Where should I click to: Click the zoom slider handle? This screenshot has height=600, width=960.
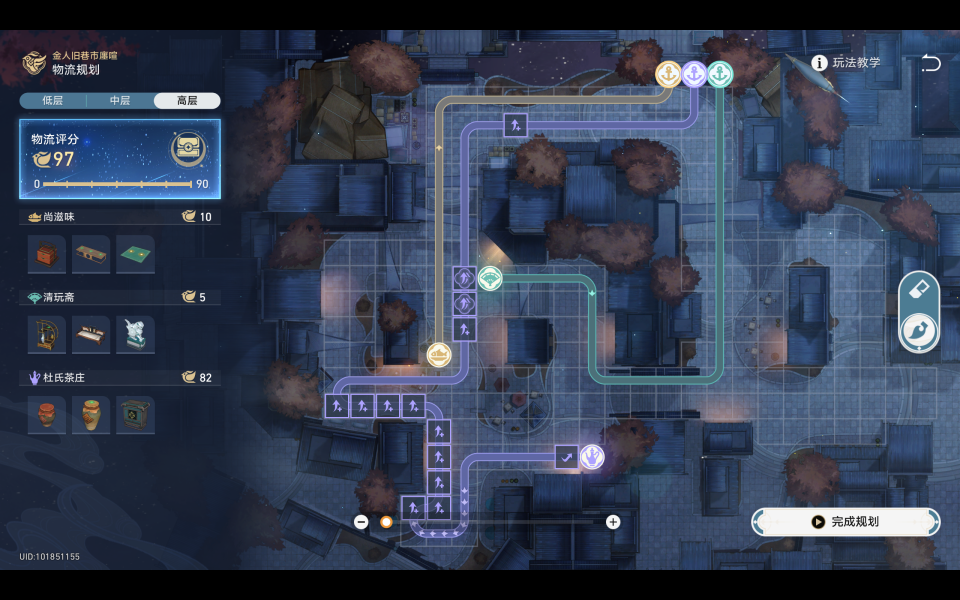click(386, 522)
